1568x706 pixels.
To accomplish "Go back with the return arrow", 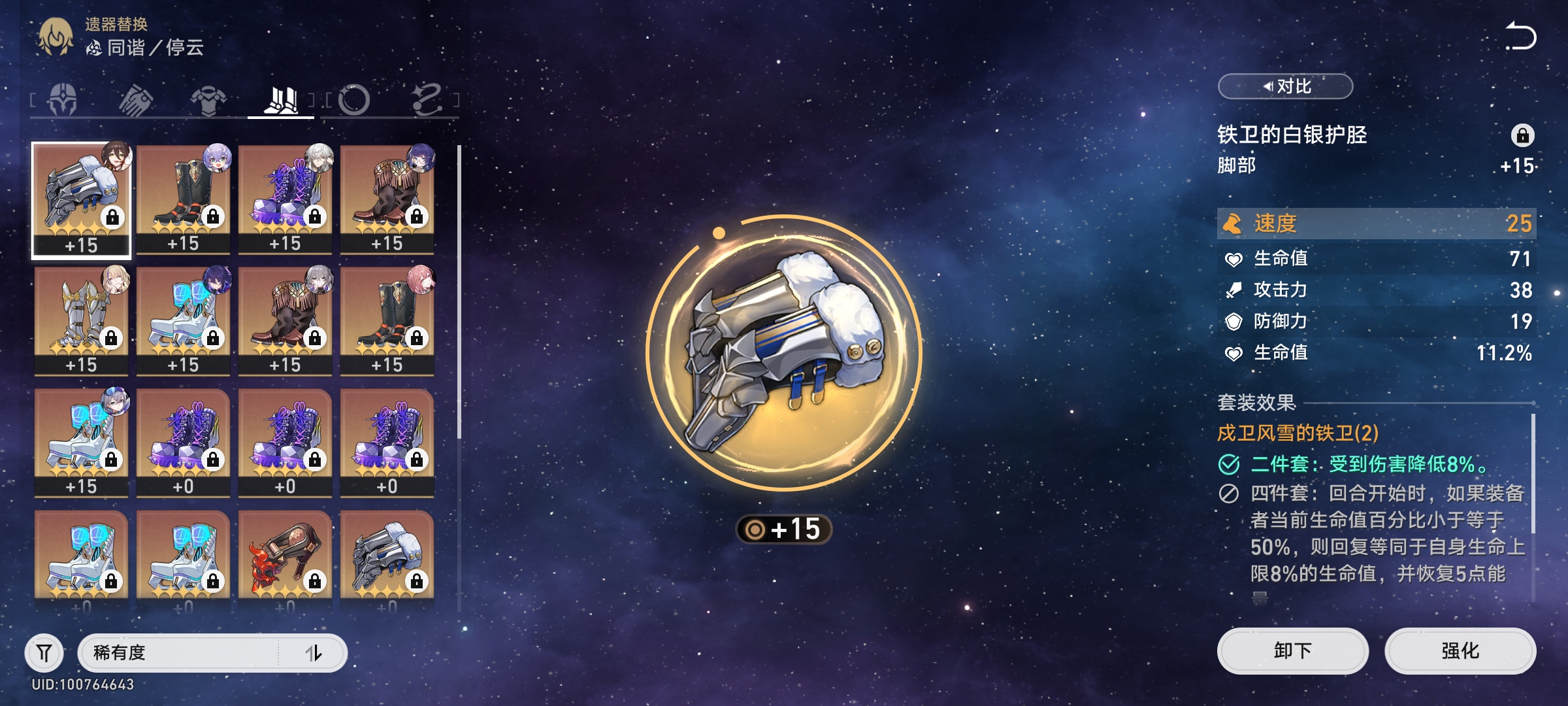I will (x=1521, y=37).
